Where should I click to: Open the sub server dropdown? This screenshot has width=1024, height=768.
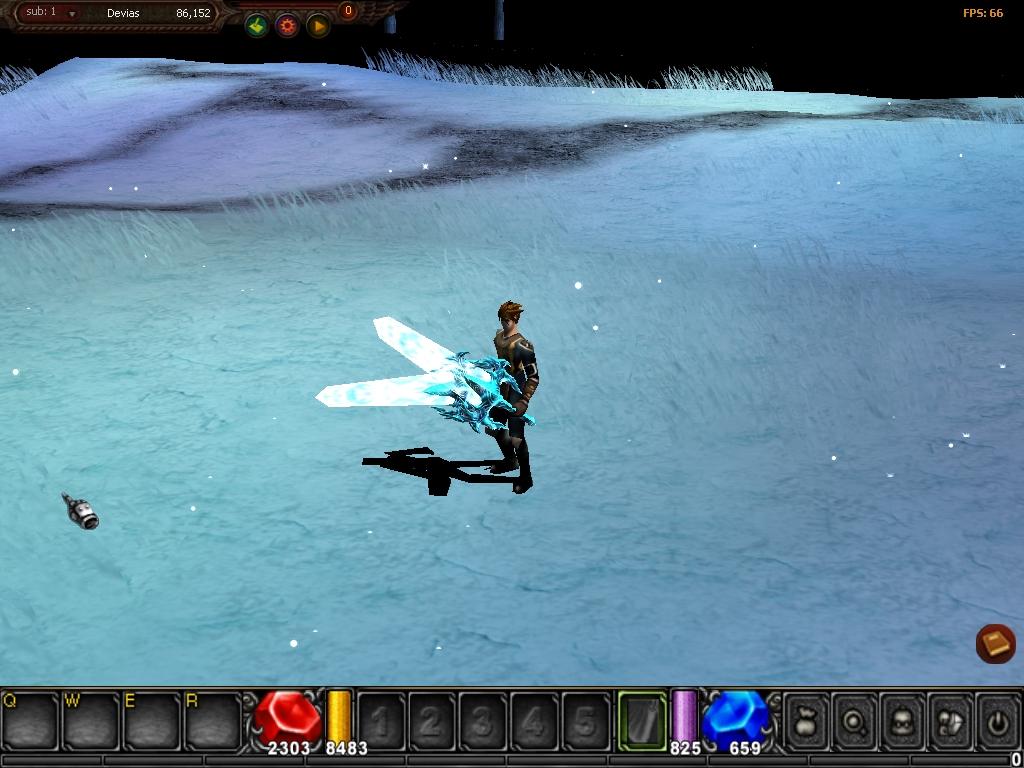[72, 14]
